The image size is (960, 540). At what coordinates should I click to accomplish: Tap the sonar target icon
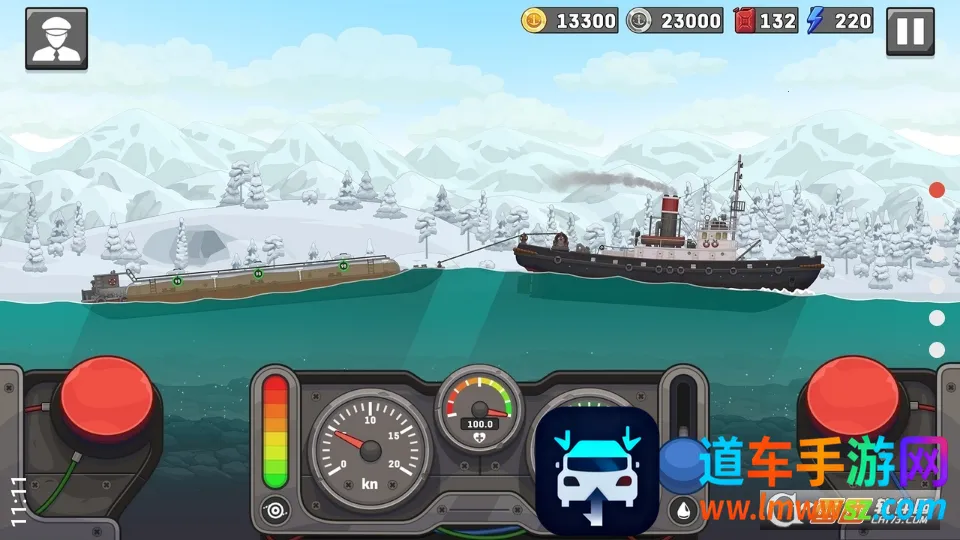(x=275, y=508)
